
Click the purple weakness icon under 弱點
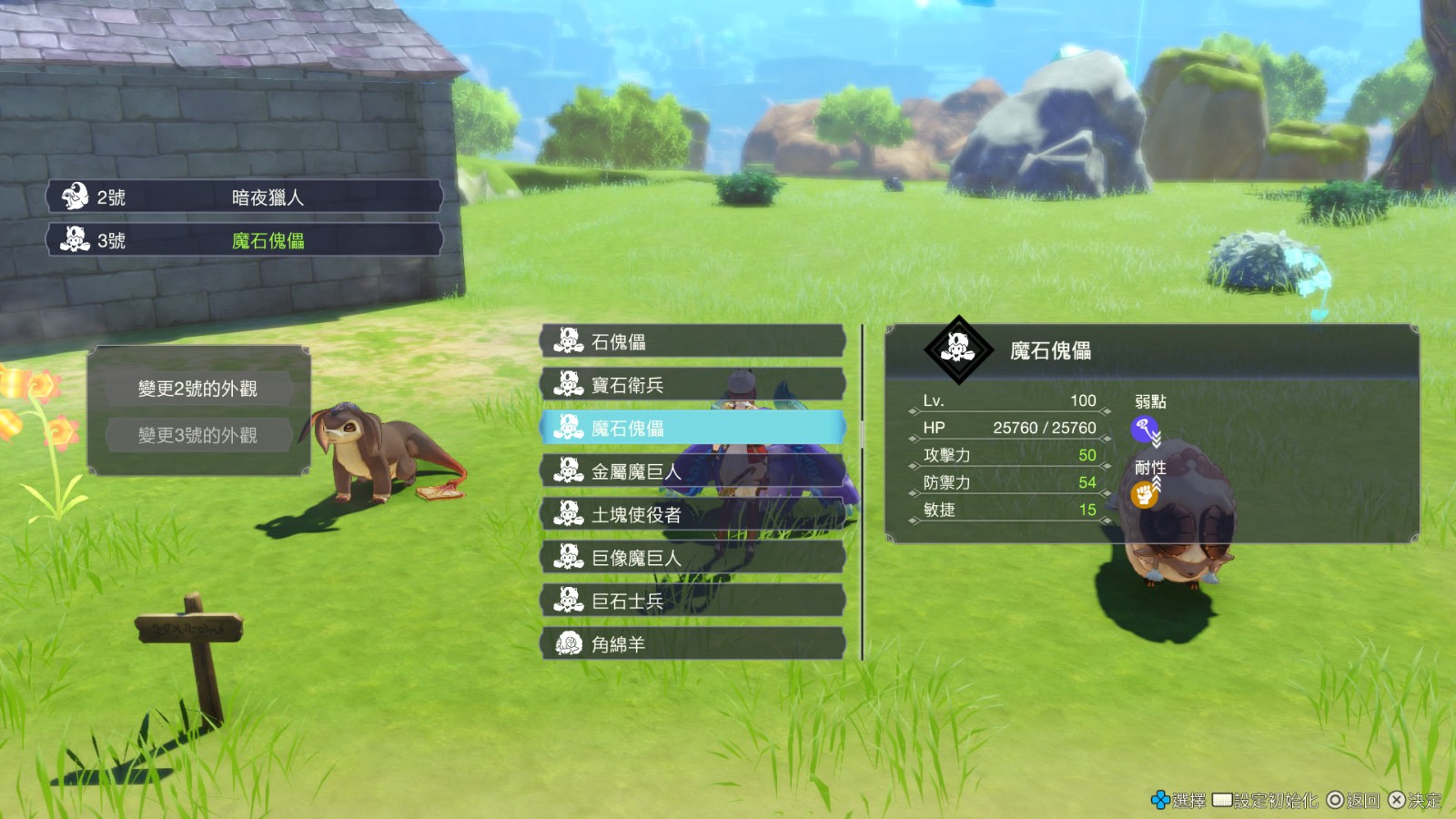tap(1144, 429)
